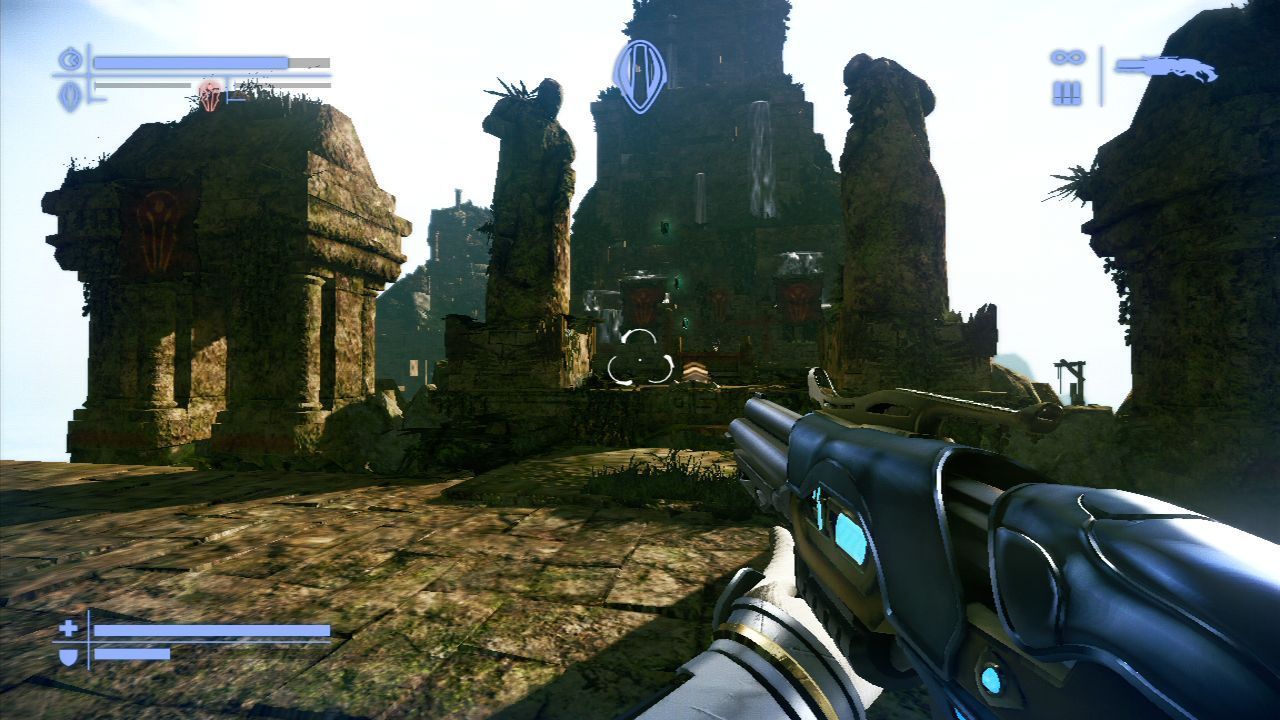Click the blue oval emblem at top center
This screenshot has width=1280, height=720.
pos(639,75)
